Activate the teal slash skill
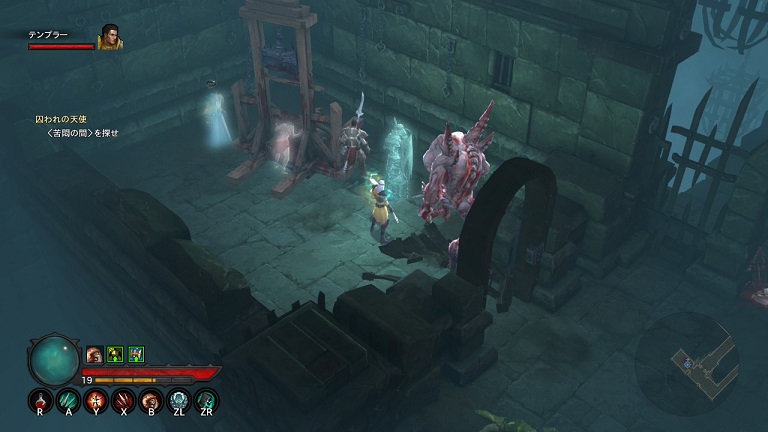The image size is (768, 432). click(x=68, y=401)
